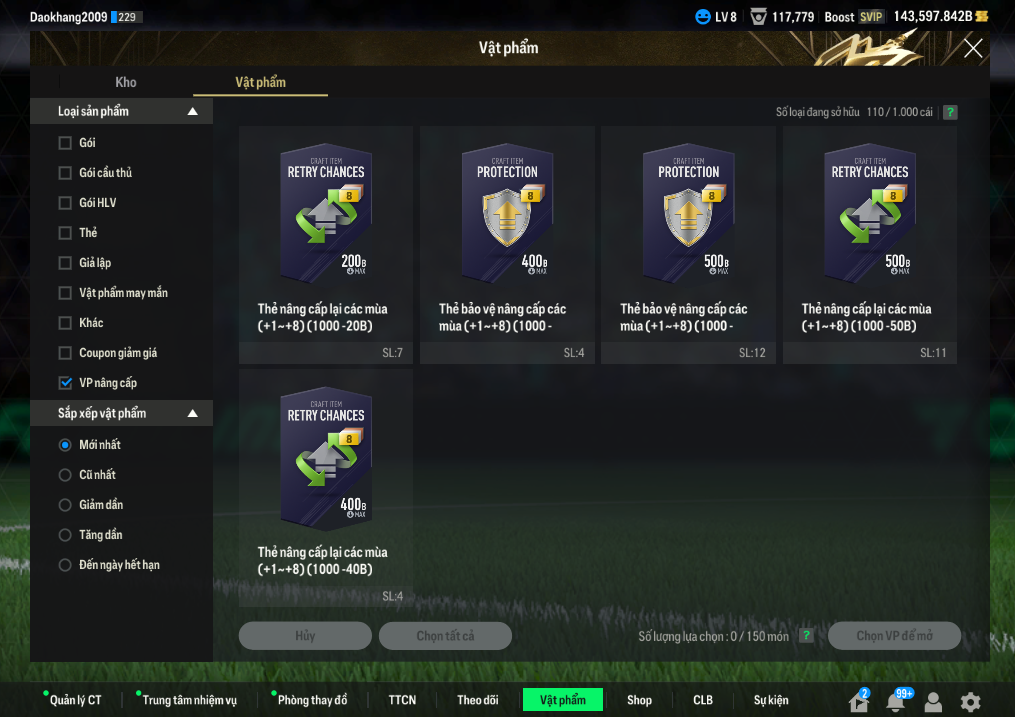Tick the Gói HLV filter checkbox

(x=65, y=203)
